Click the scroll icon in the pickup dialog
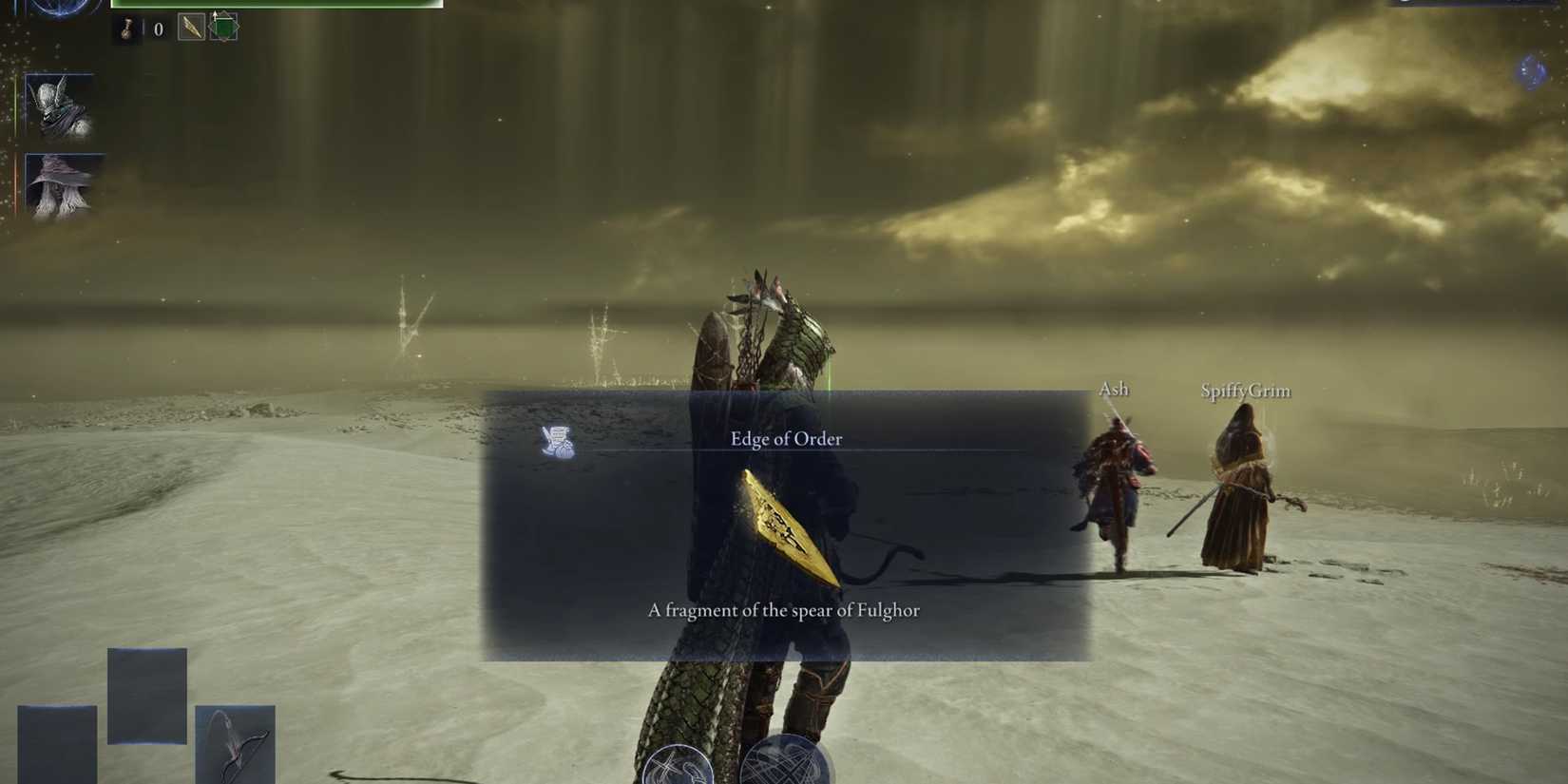Image resolution: width=1568 pixels, height=784 pixels. point(558,442)
